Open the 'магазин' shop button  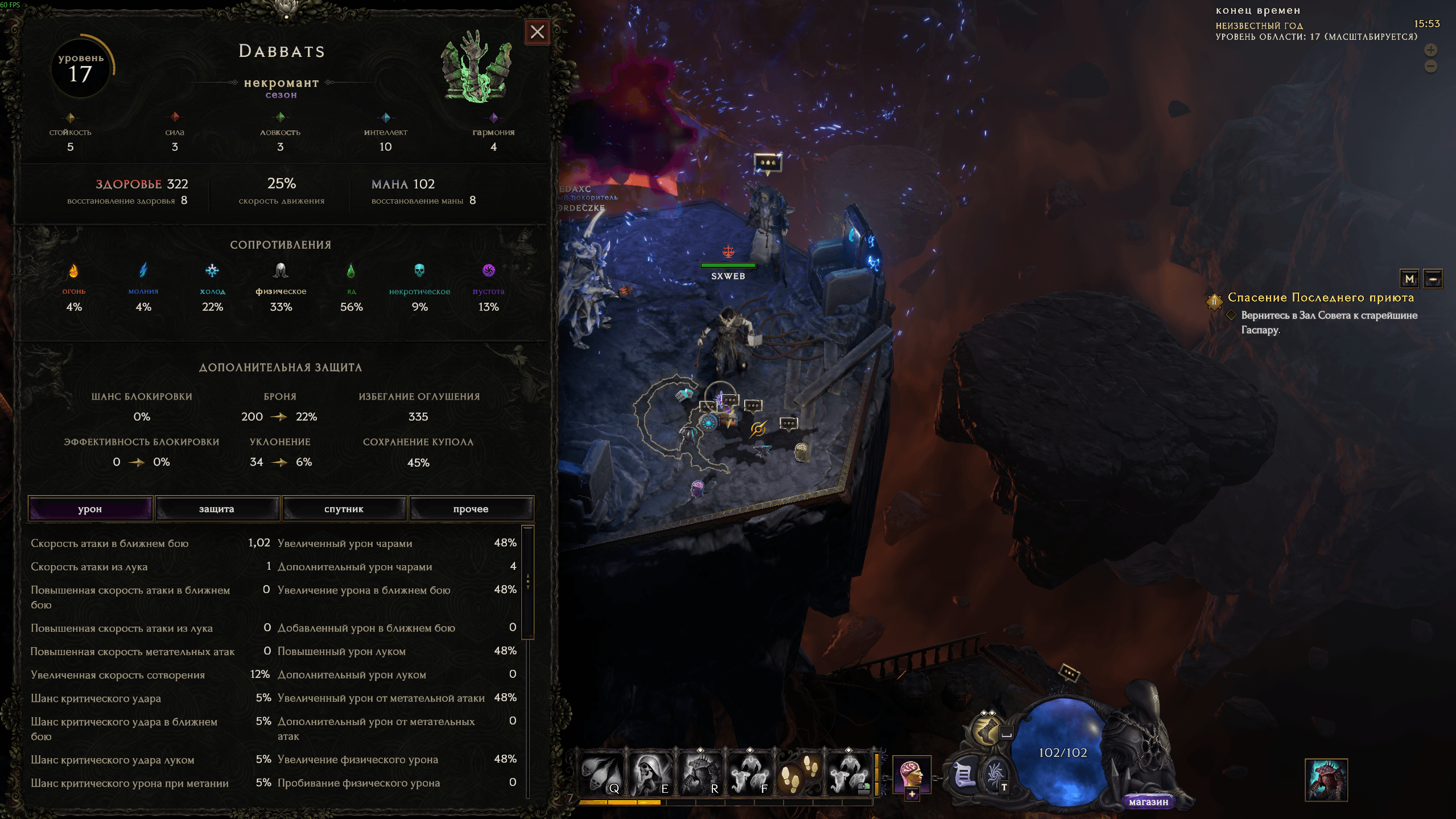pos(1148,802)
